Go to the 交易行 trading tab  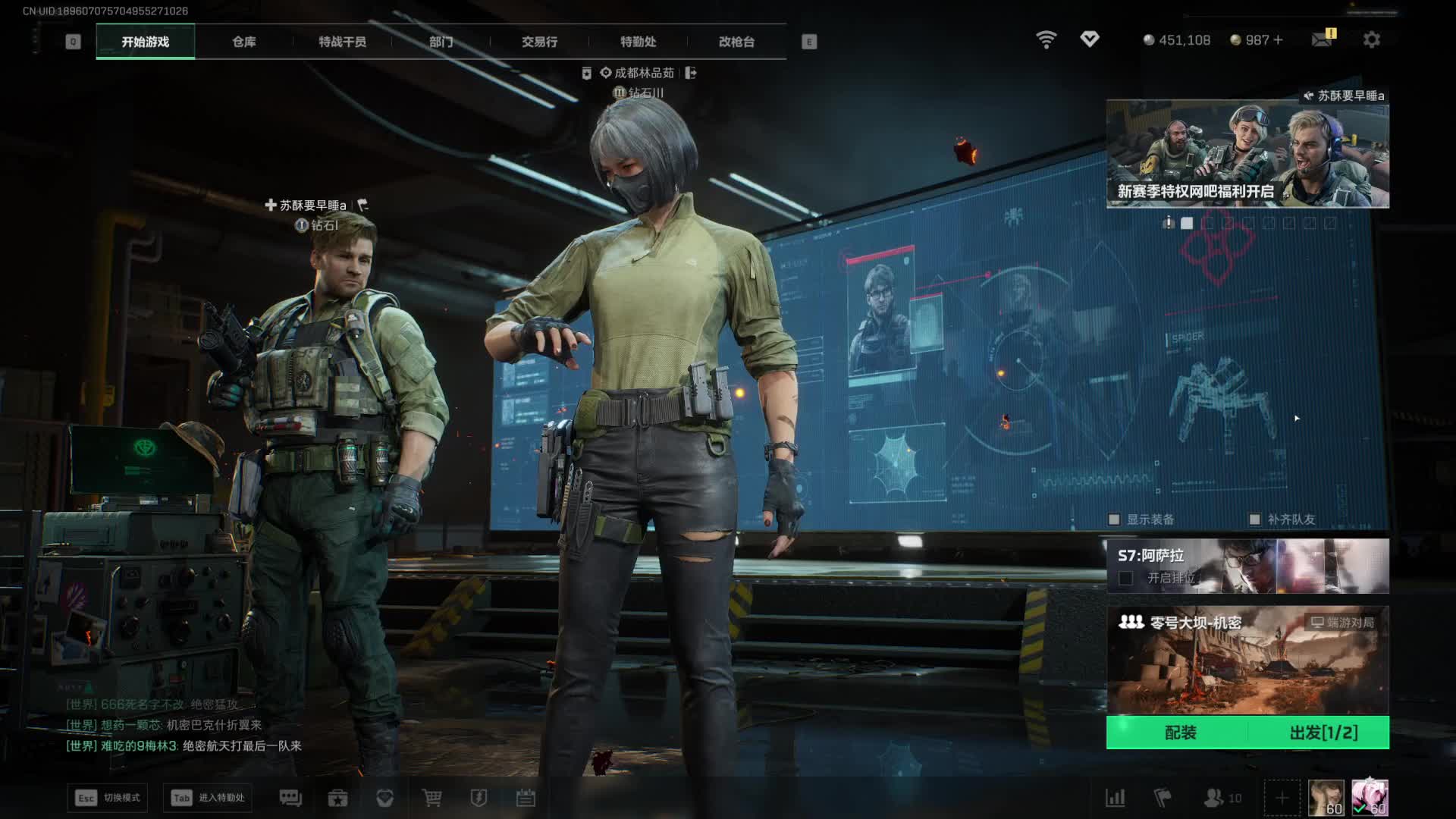539,42
